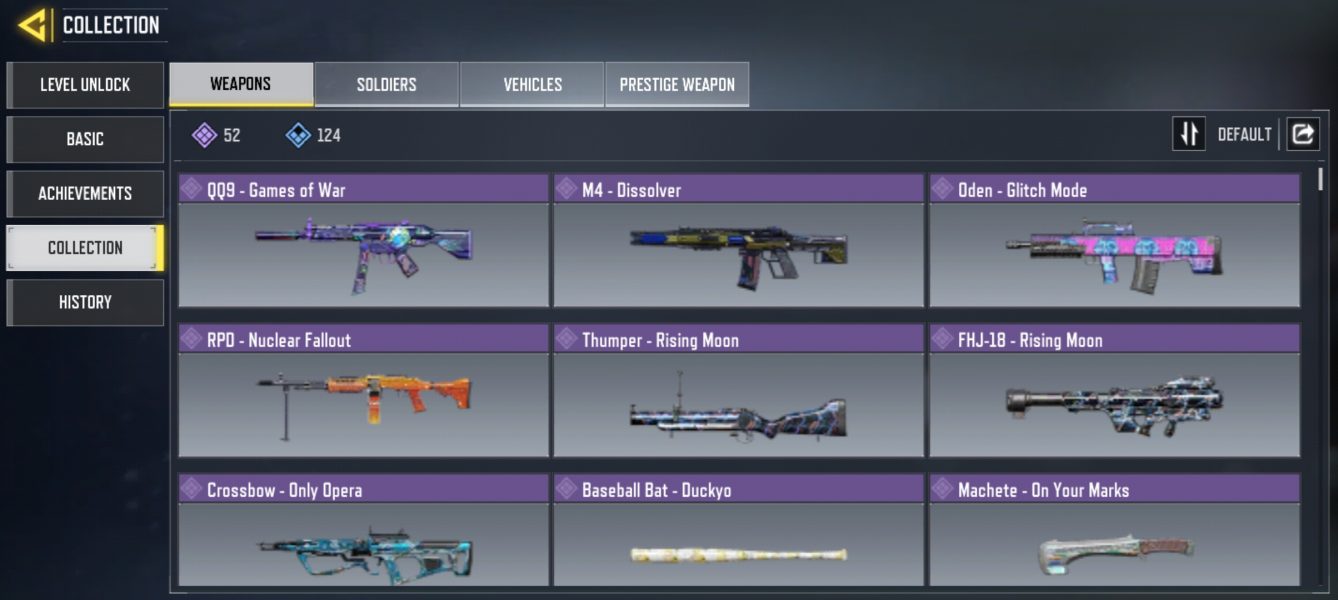The width and height of the screenshot is (1338, 600).
Task: Click the share collection icon
Action: pyautogui.click(x=1302, y=134)
